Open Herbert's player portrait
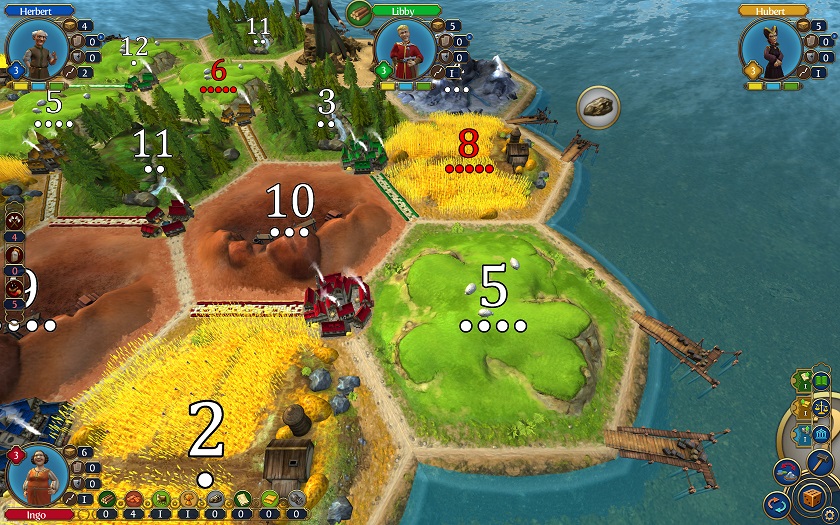 pos(37,48)
